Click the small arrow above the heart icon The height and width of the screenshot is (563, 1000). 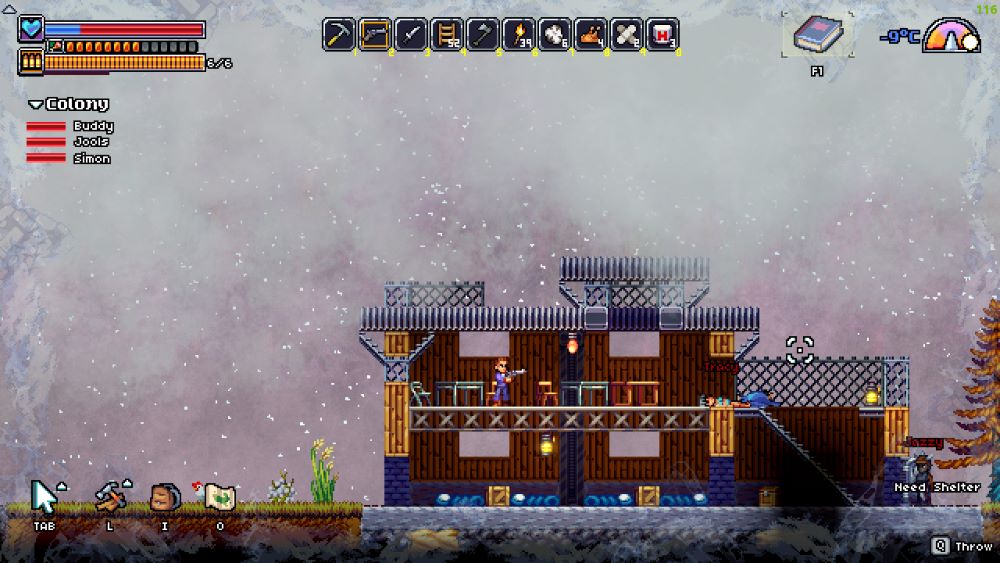9,10
